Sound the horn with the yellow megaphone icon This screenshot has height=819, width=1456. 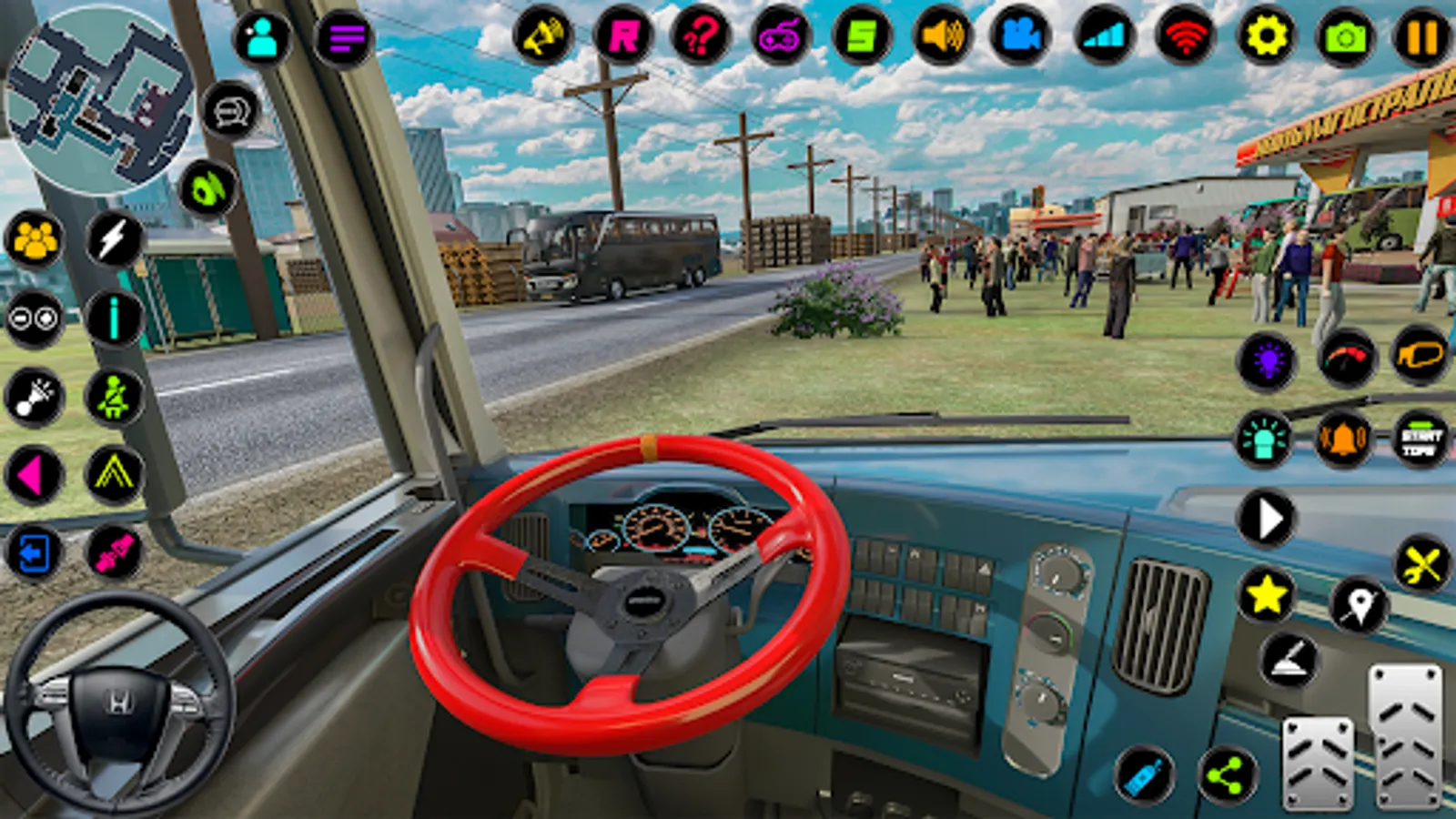543,36
